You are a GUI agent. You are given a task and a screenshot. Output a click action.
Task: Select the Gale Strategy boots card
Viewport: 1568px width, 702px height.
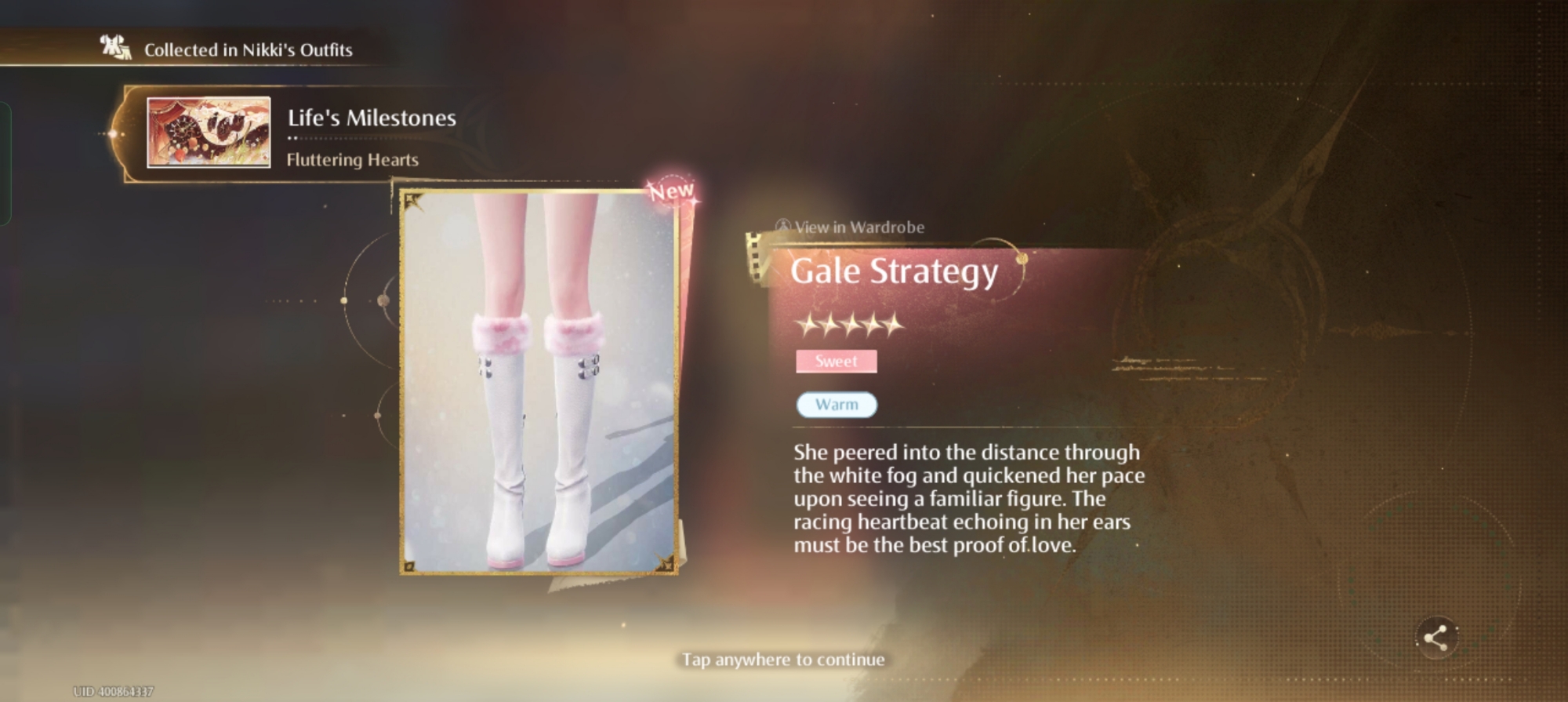click(x=539, y=383)
